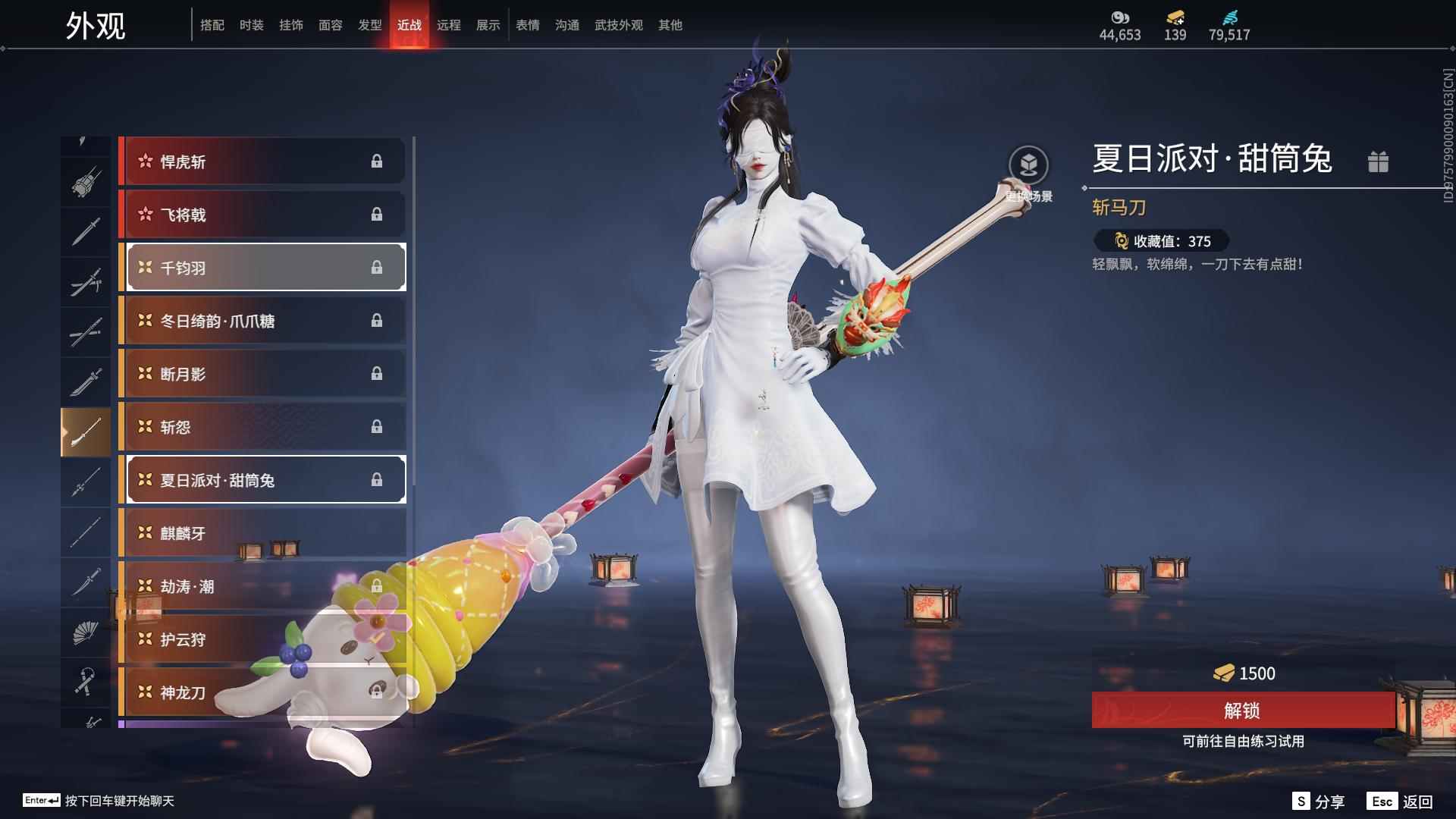Open the 武技外观 tab

point(618,25)
